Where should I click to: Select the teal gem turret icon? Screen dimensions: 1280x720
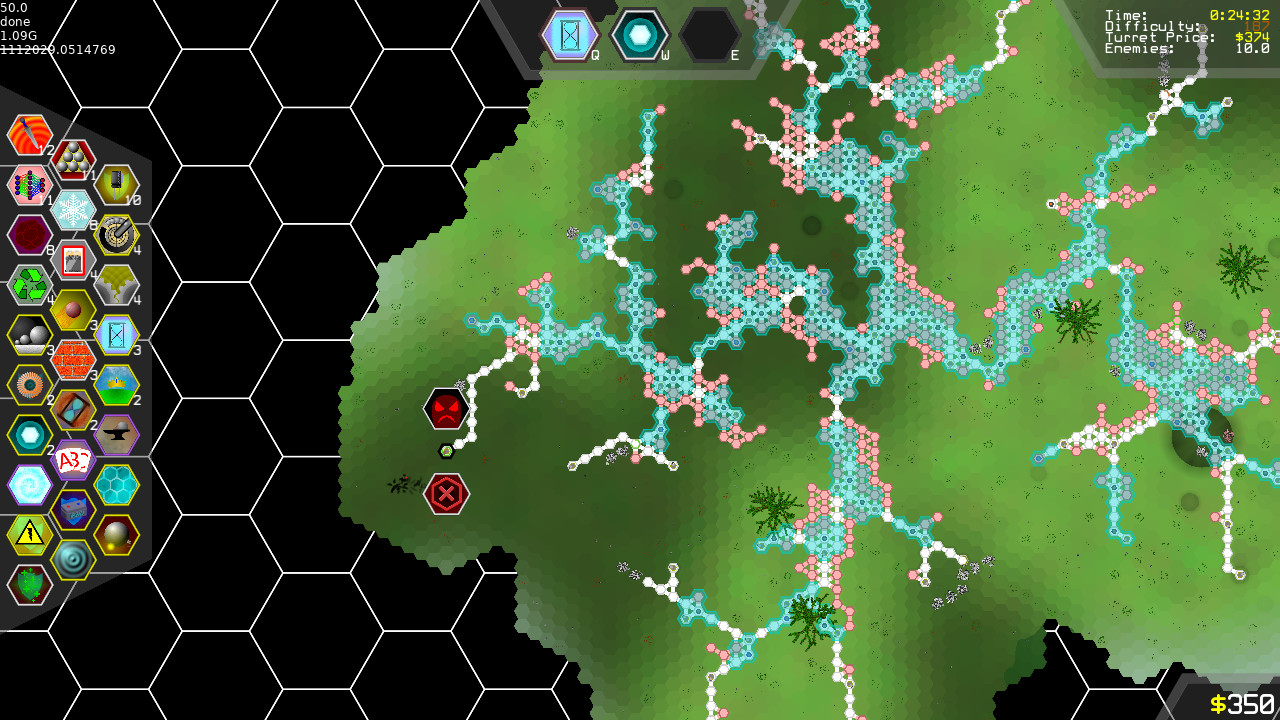tap(30, 435)
